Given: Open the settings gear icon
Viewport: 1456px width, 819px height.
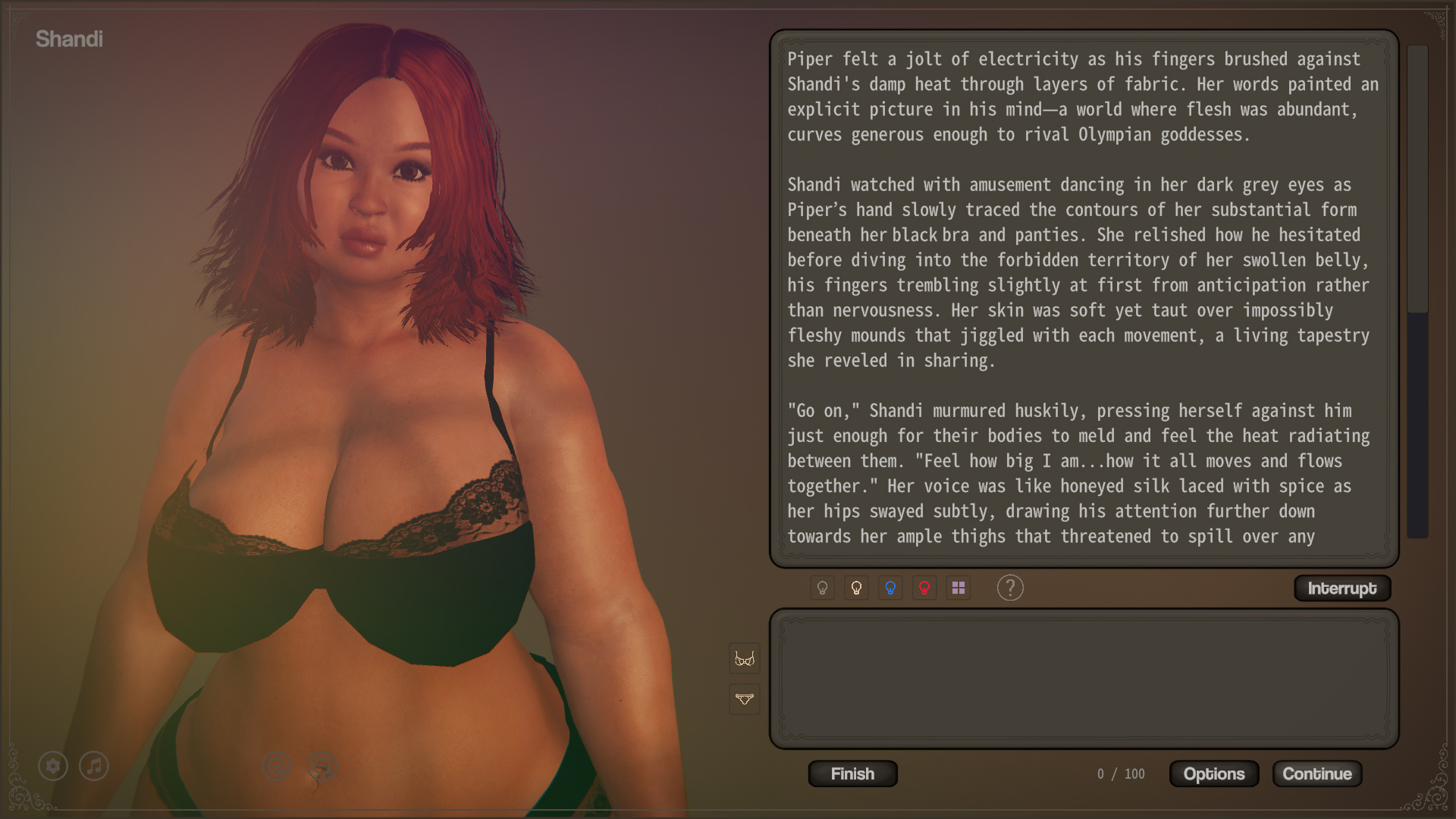Looking at the screenshot, I should coord(52,766).
